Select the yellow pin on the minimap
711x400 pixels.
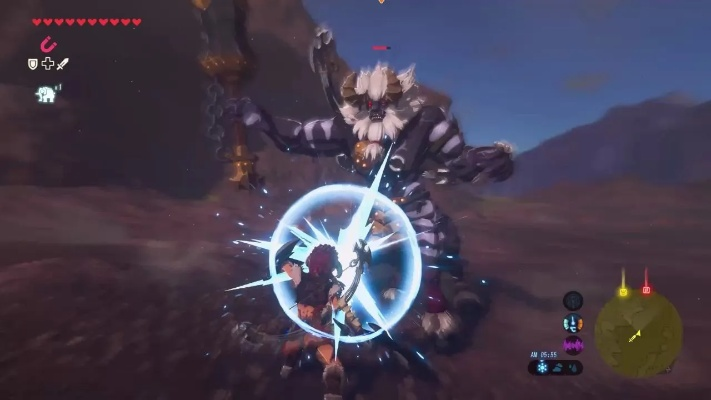coord(623,292)
